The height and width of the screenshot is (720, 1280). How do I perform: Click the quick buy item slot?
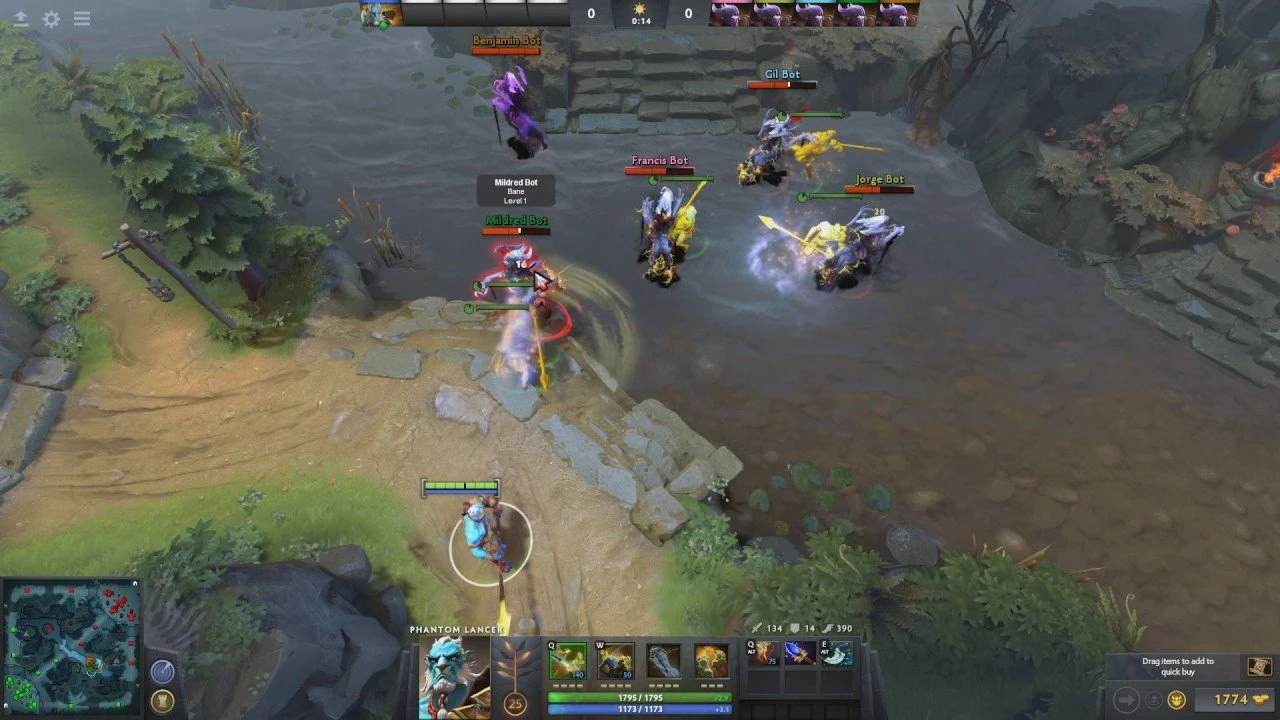(x=1257, y=667)
